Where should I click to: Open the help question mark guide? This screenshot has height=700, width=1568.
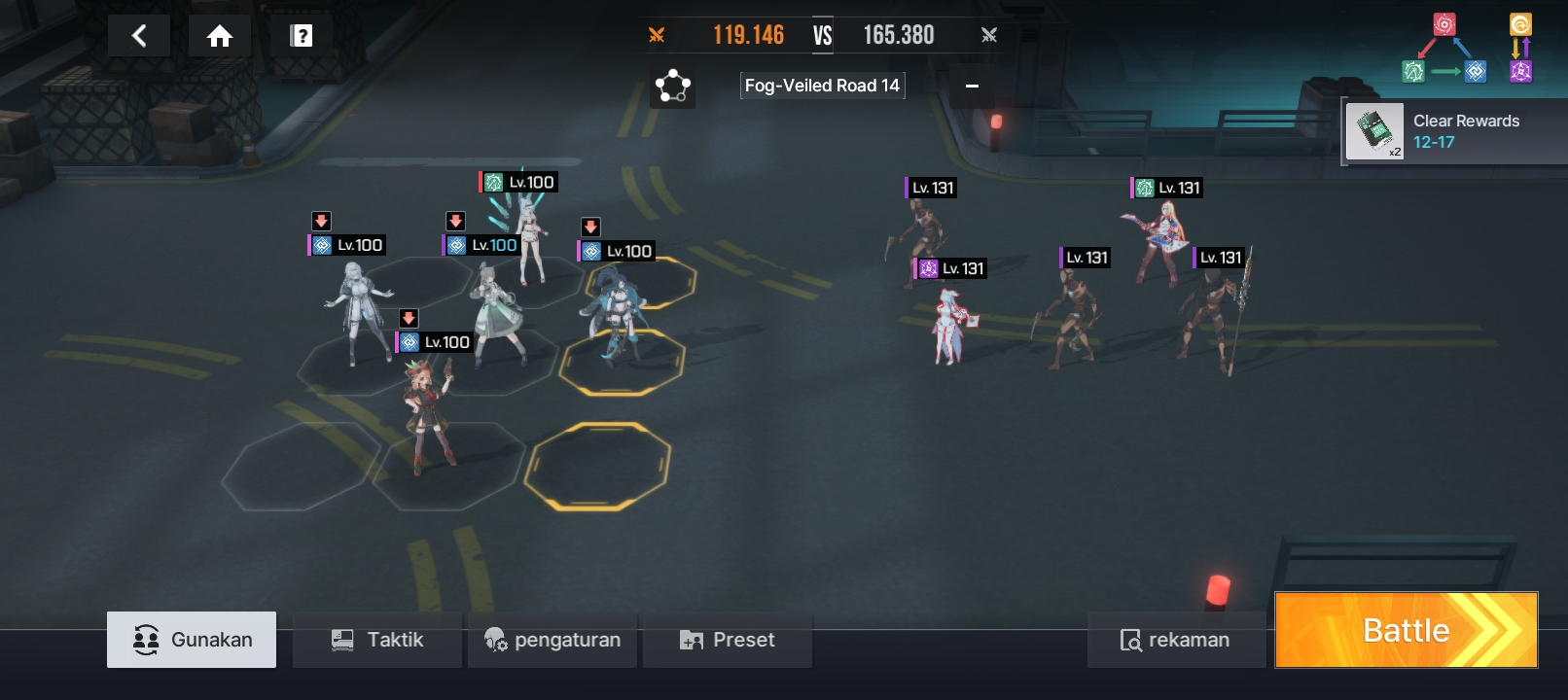tap(302, 37)
